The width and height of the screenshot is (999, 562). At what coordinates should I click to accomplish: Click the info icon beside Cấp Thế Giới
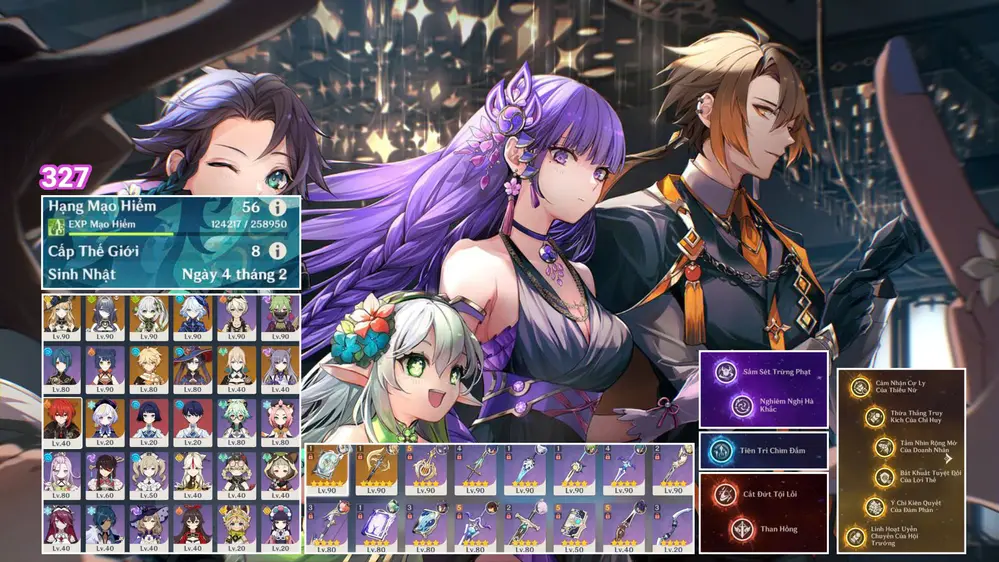[277, 251]
